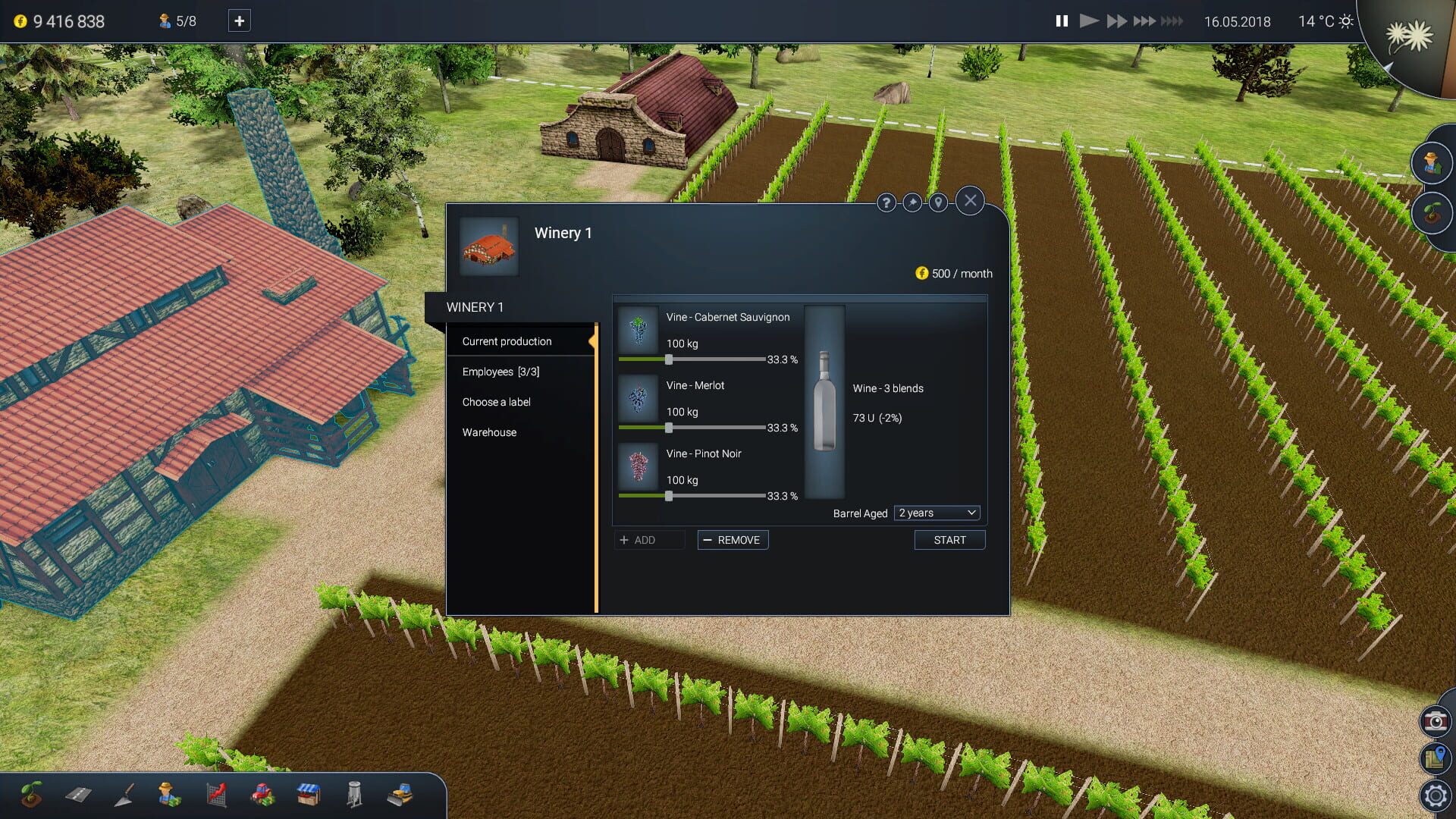Open the Choose a label section
1456x819 pixels.
(497, 402)
